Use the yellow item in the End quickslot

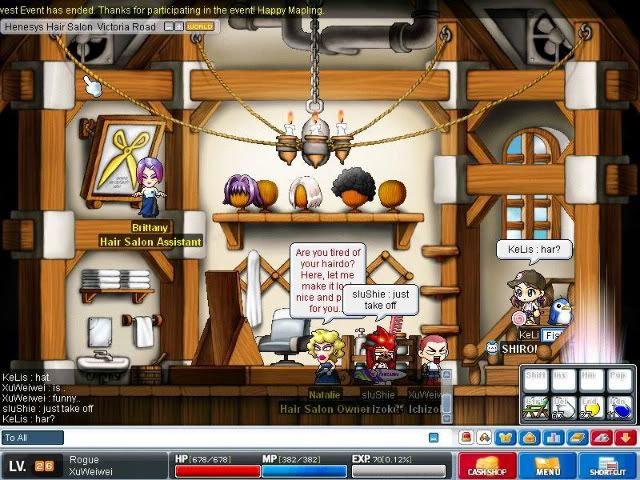(593, 408)
